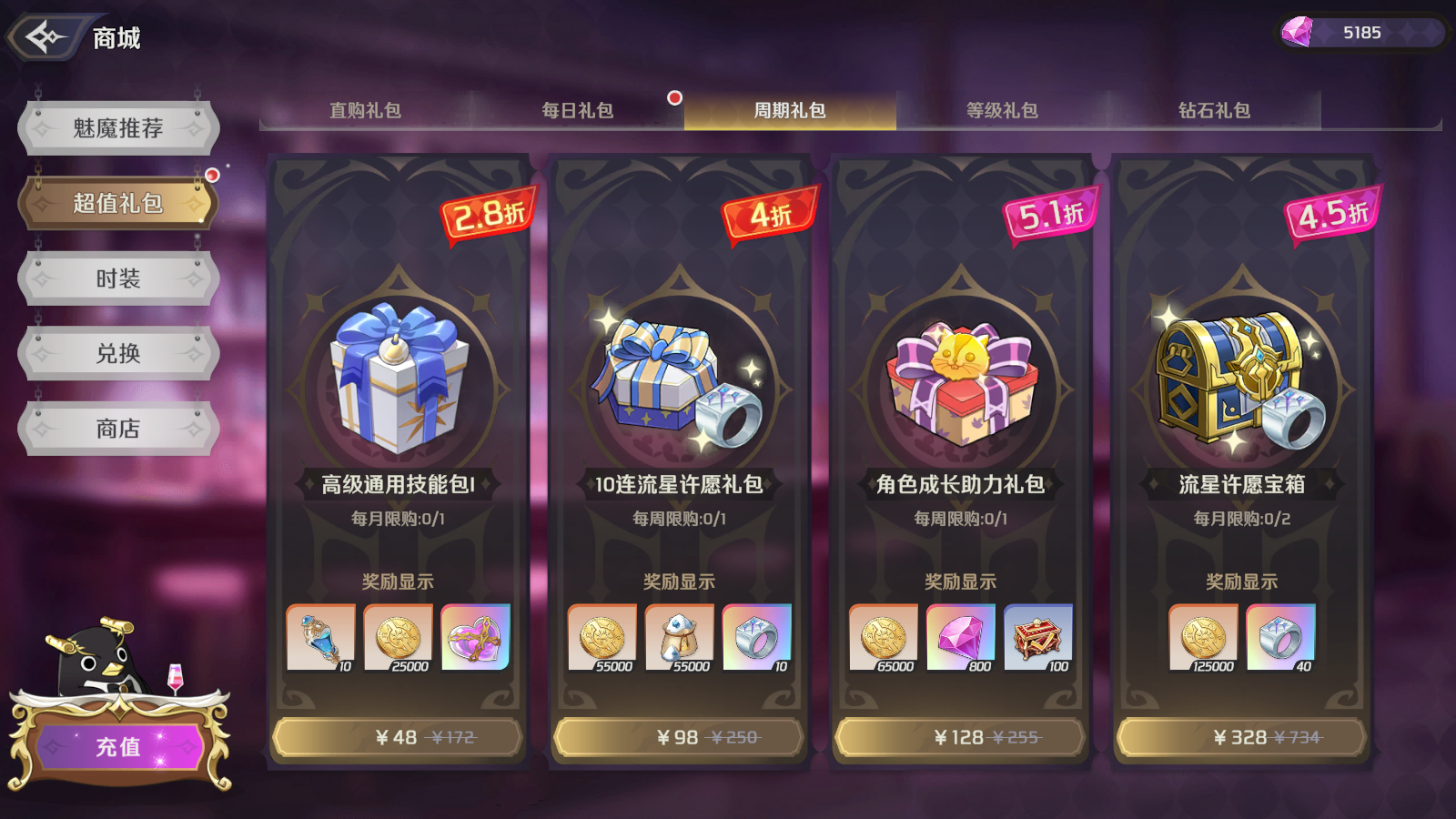This screenshot has height=819, width=1456.
Task: Select the red chest reward icon x100
Action: pos(1036,639)
